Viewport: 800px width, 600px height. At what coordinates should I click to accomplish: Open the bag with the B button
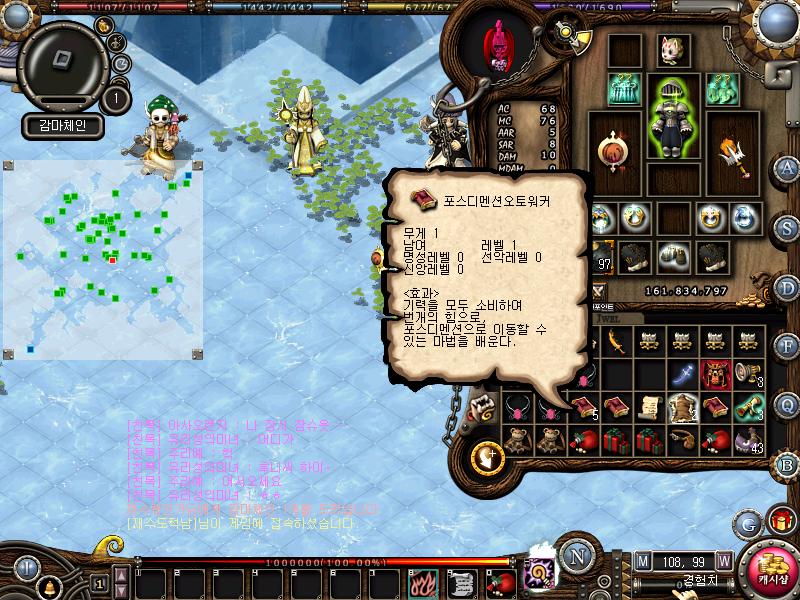(x=787, y=463)
